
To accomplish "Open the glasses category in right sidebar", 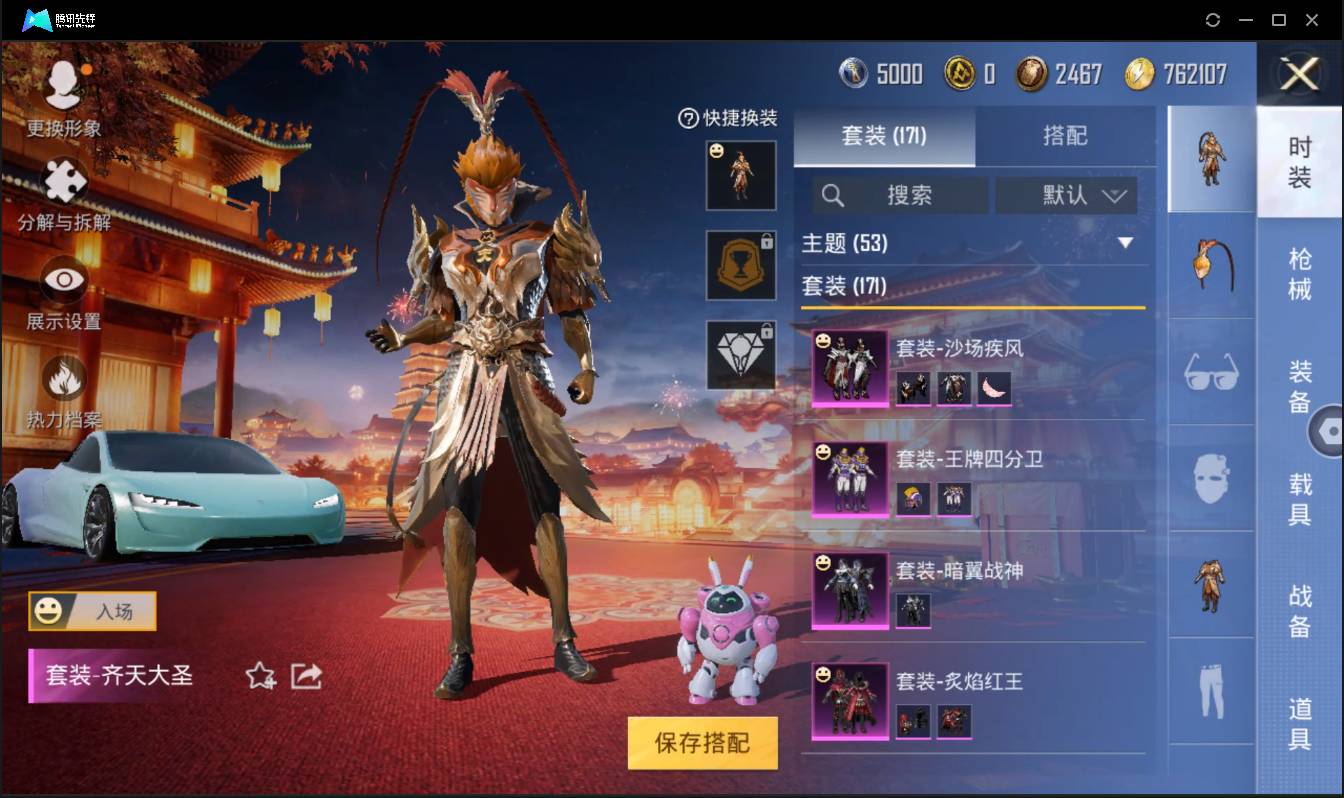I will click(x=1210, y=372).
